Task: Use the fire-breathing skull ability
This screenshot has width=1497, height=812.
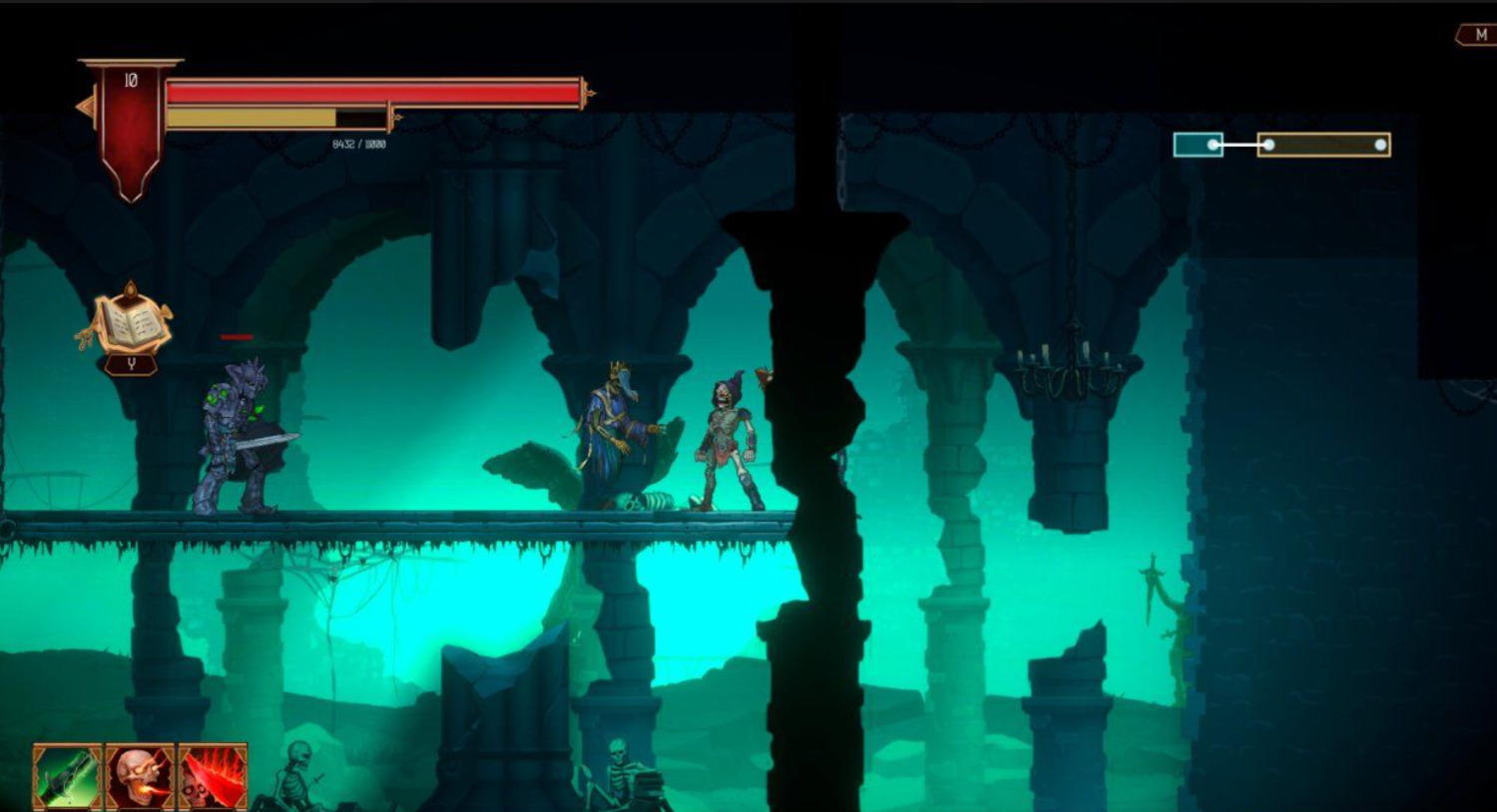Action: click(140, 777)
